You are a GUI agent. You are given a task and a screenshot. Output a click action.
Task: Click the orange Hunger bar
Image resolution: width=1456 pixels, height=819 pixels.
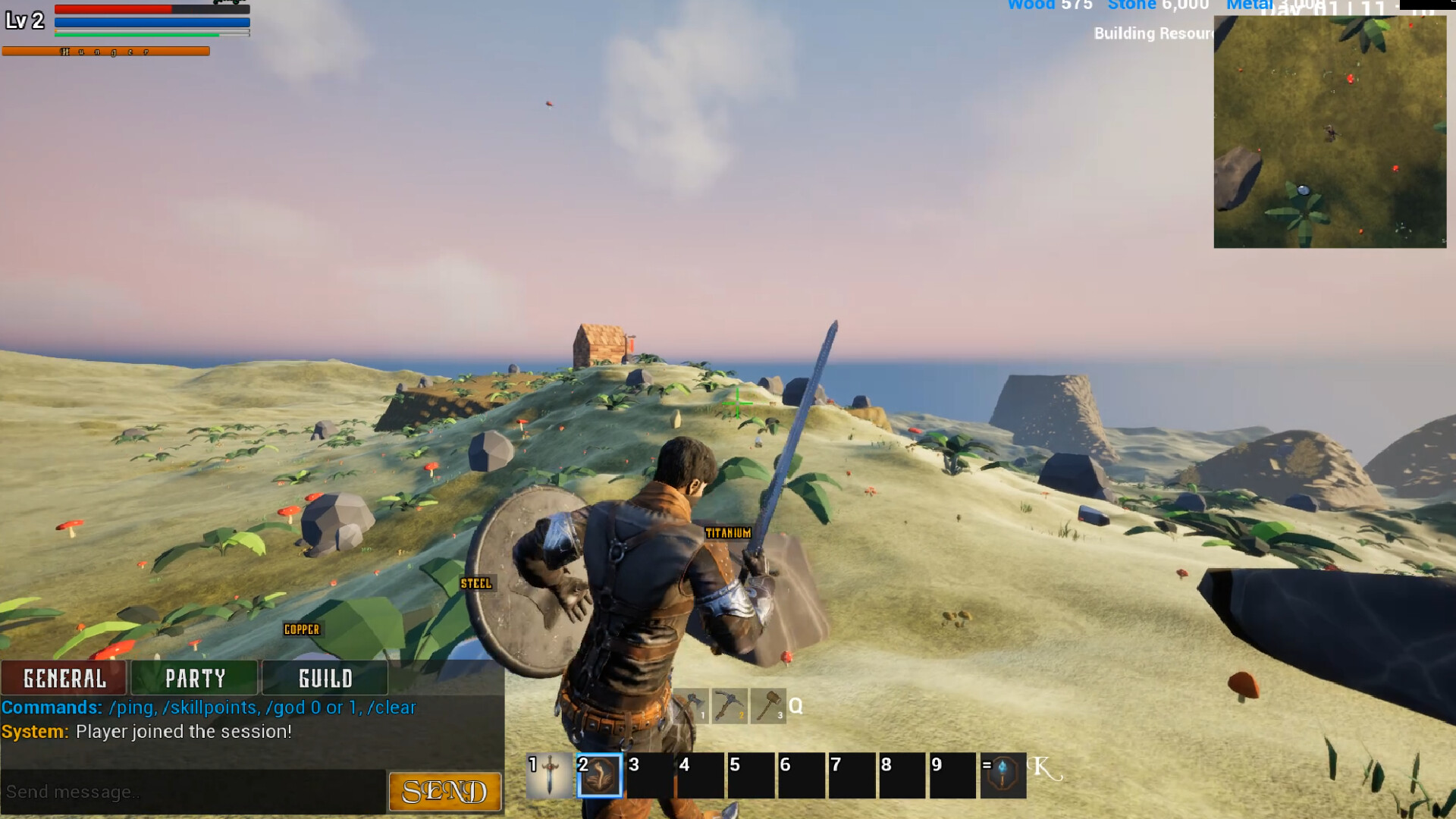tap(106, 51)
